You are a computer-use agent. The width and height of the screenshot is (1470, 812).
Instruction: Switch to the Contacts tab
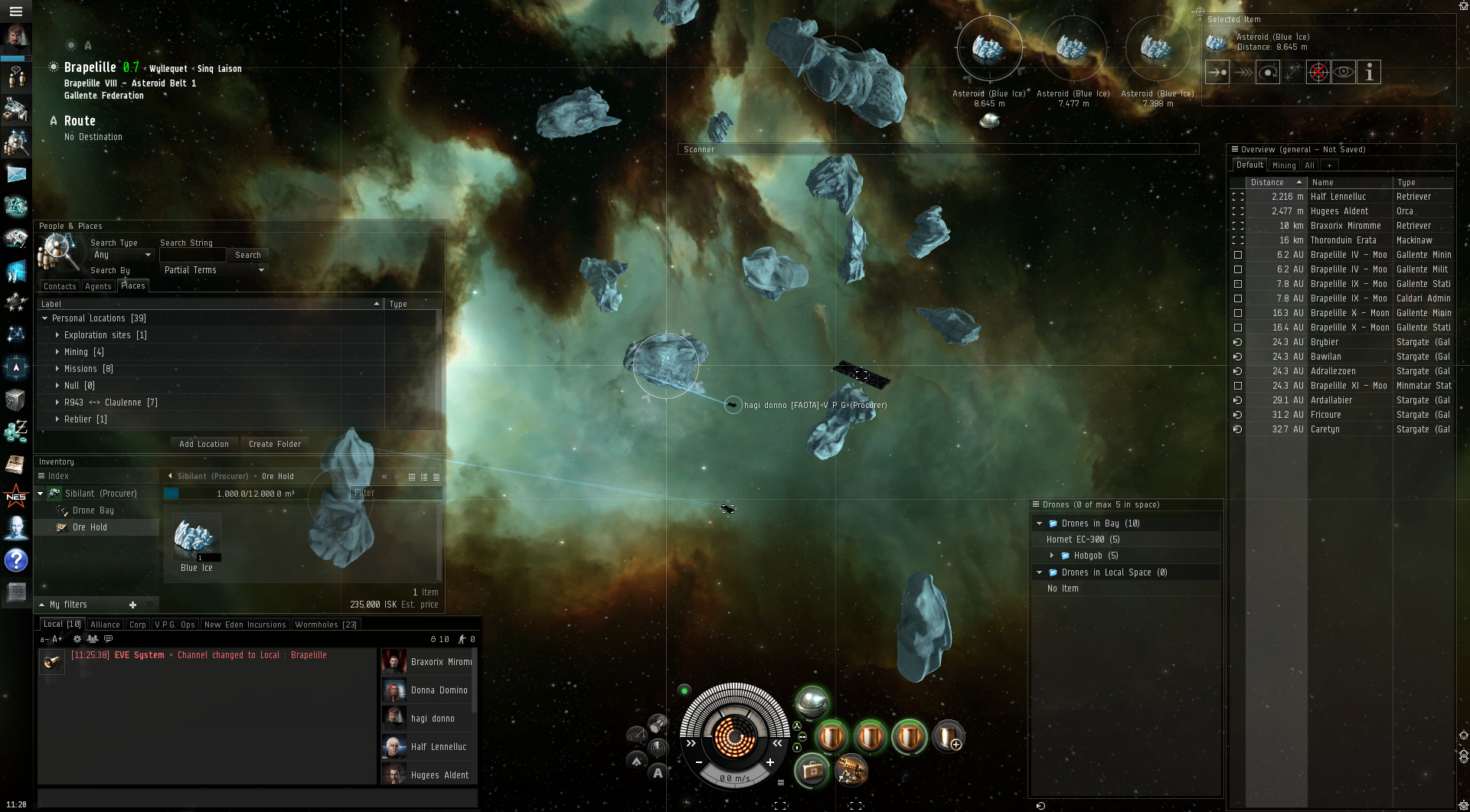pos(60,286)
